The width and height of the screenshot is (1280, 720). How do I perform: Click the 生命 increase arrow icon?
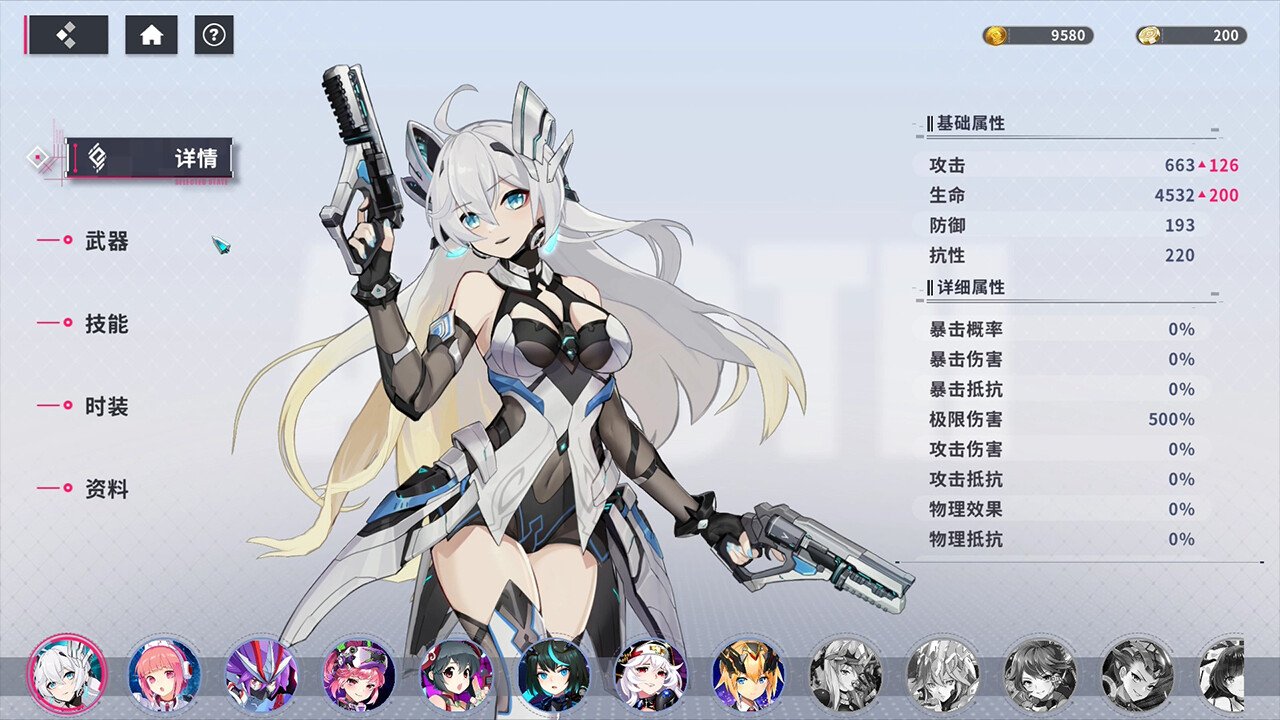click(x=1204, y=195)
